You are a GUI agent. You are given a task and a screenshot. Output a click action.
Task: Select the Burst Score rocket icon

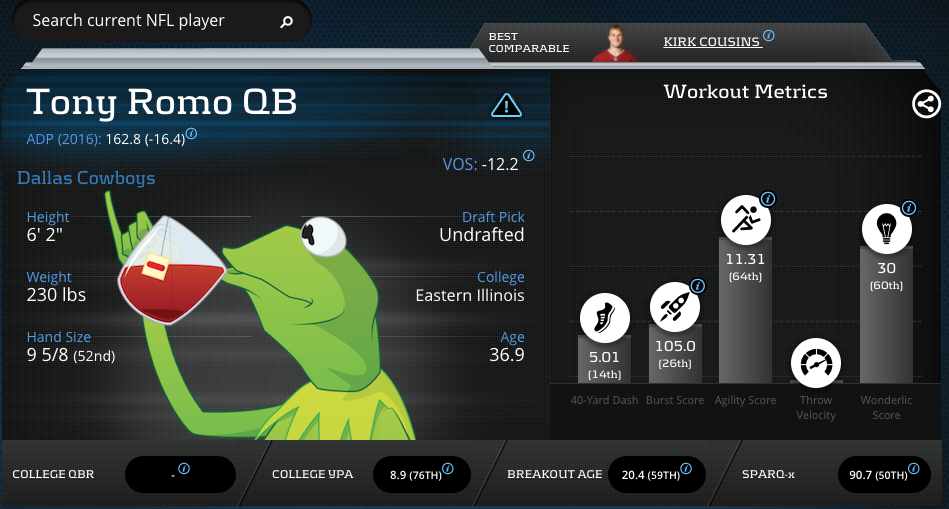coord(675,307)
